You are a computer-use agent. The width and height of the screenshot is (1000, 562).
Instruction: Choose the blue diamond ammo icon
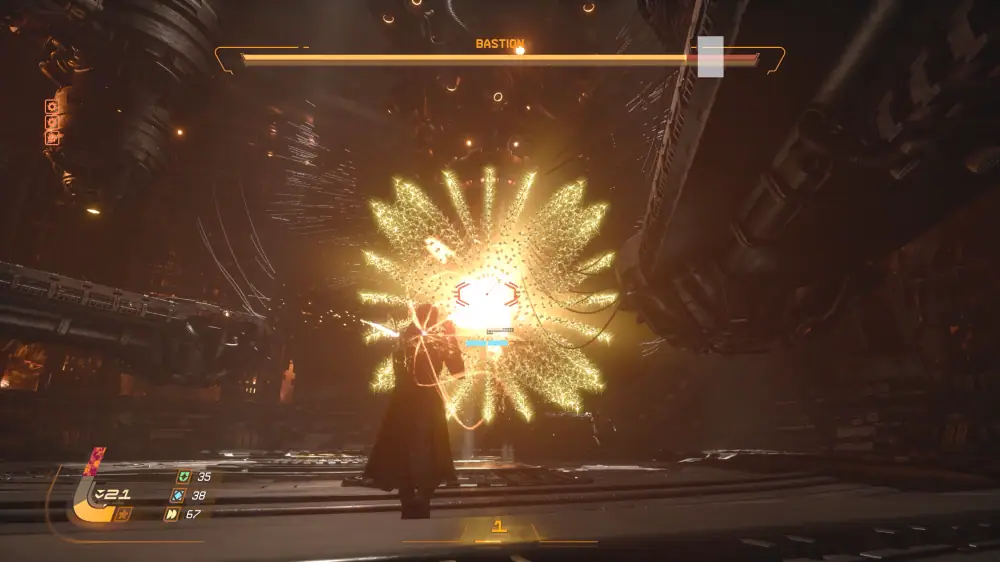[x=177, y=495]
